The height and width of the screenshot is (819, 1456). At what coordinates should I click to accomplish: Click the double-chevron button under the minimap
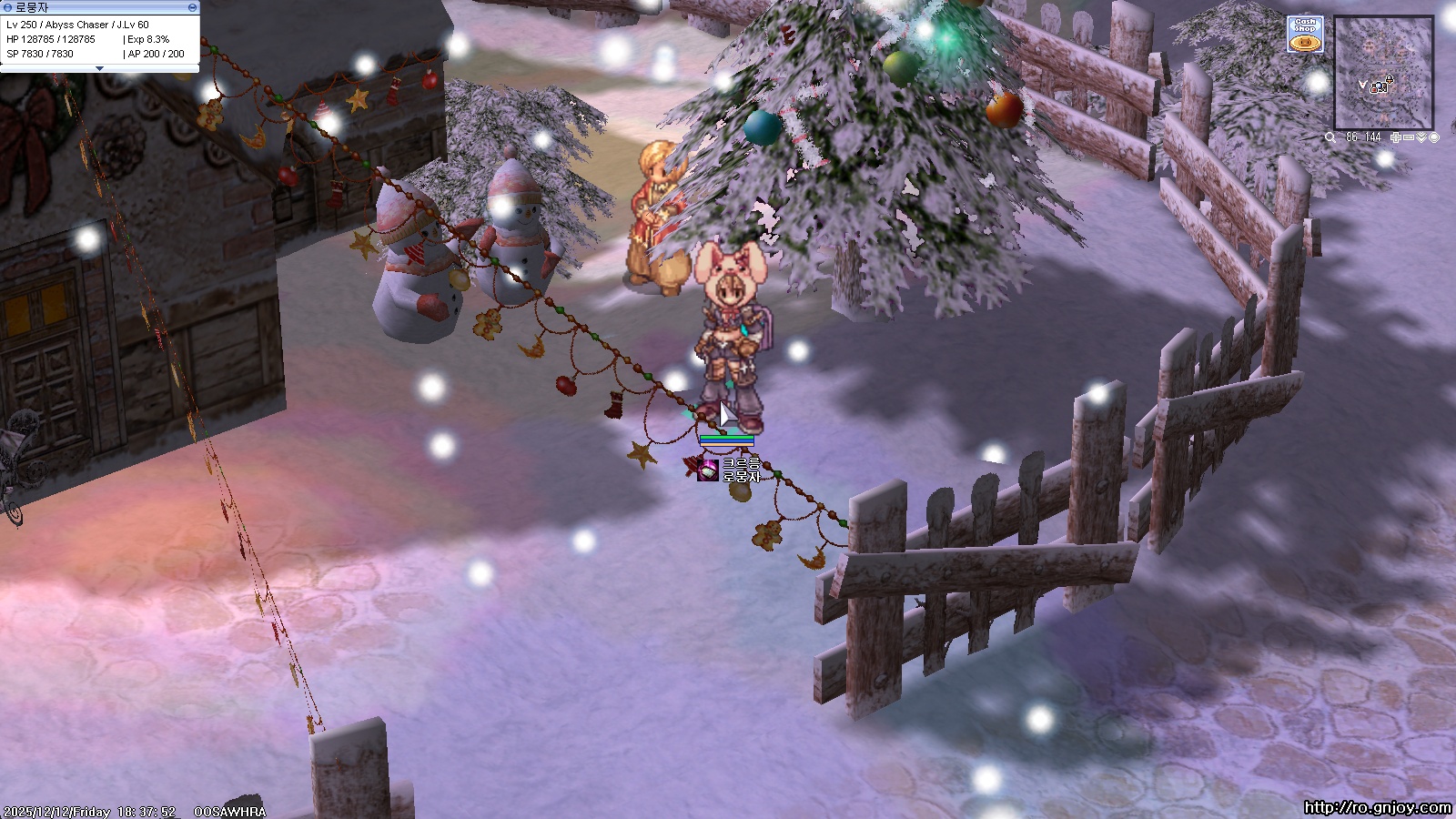tap(1421, 137)
